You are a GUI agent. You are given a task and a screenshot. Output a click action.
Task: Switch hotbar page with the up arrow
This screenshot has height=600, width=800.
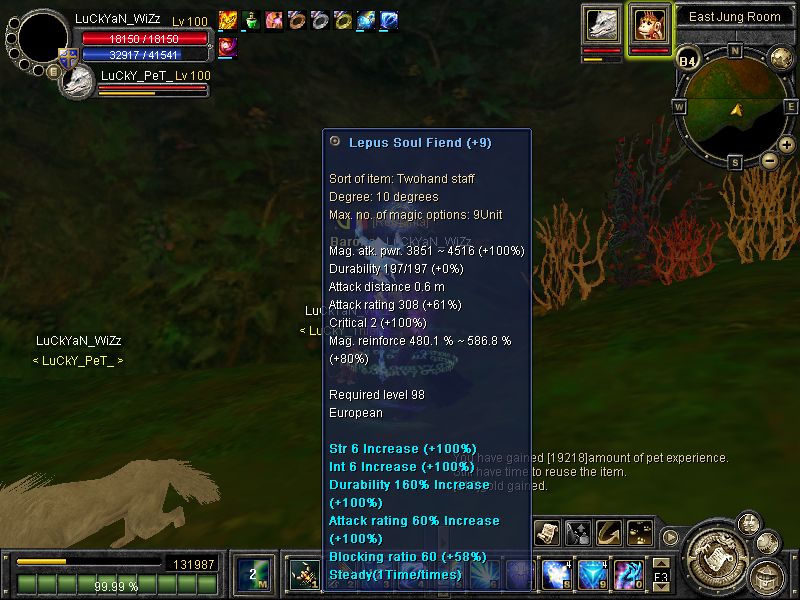coord(660,564)
